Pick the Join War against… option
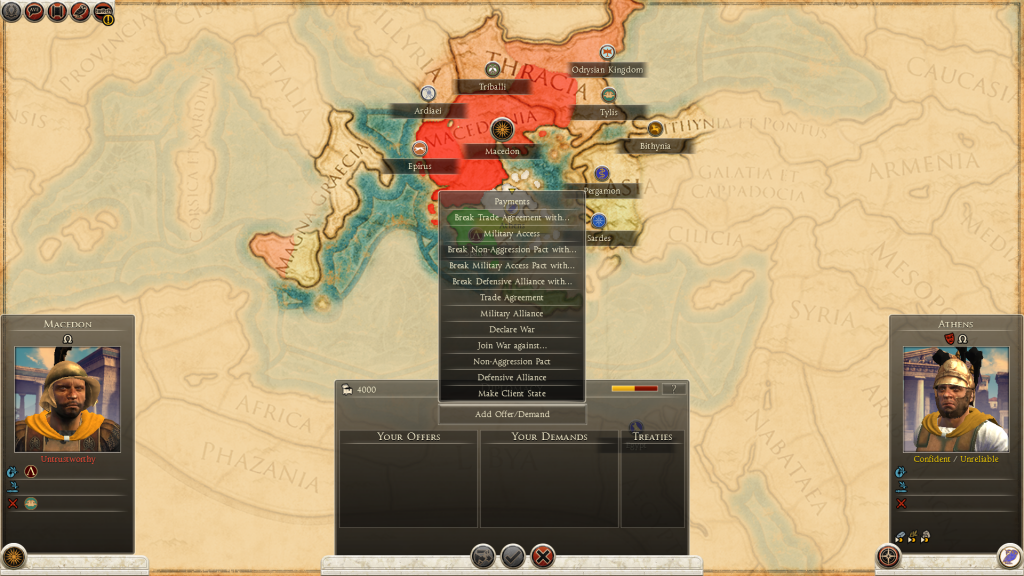The image size is (1024, 576). [x=512, y=346]
